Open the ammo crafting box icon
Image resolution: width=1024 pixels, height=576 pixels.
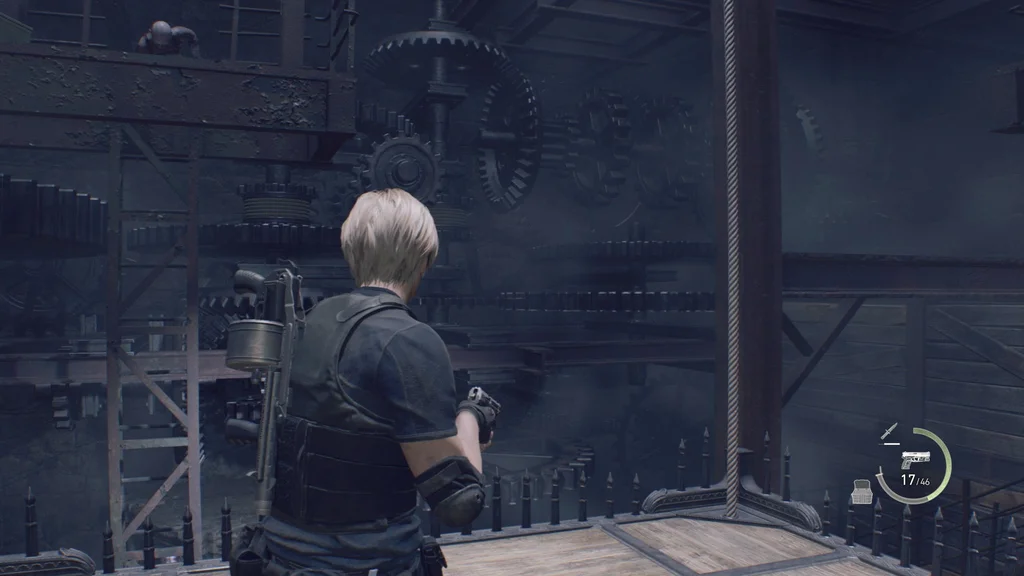click(861, 490)
